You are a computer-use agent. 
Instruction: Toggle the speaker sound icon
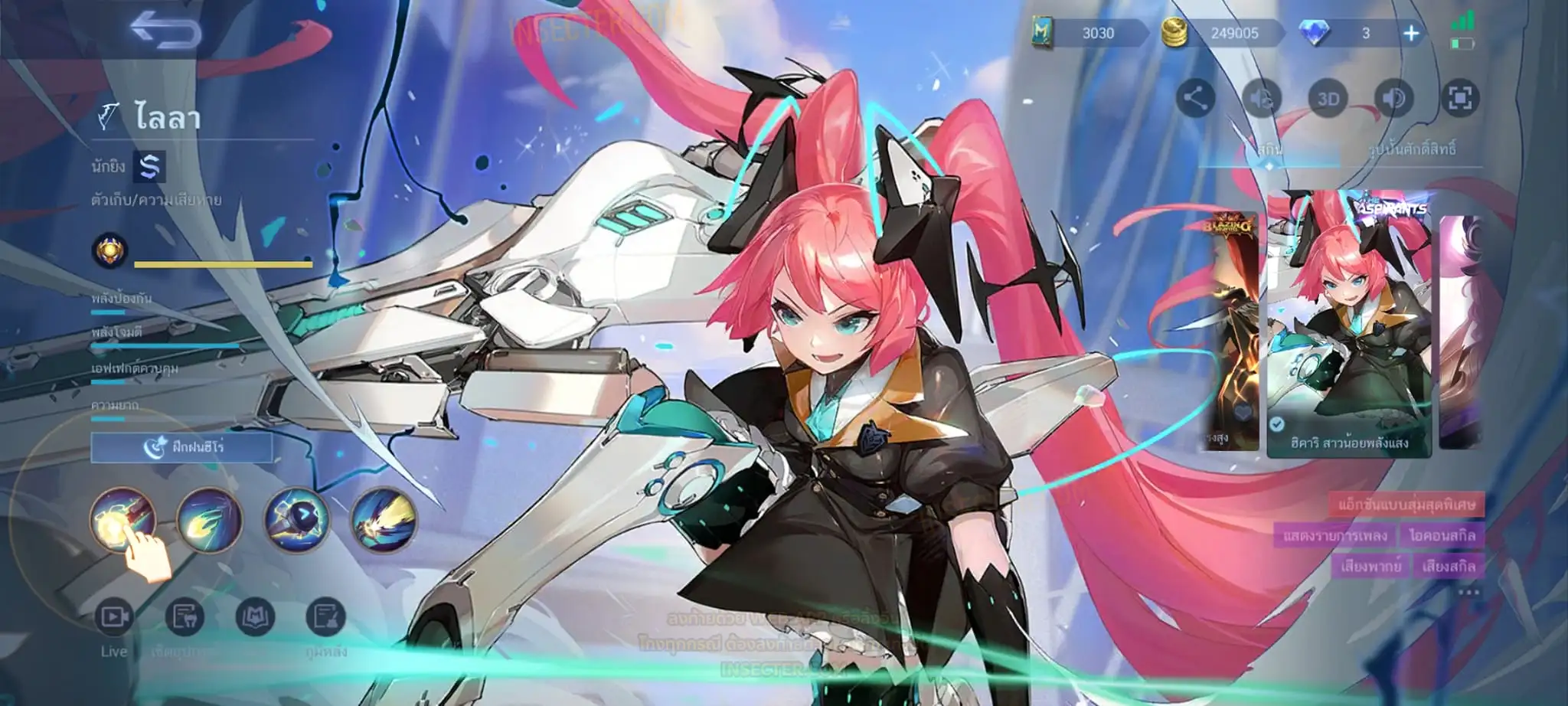[x=1394, y=98]
